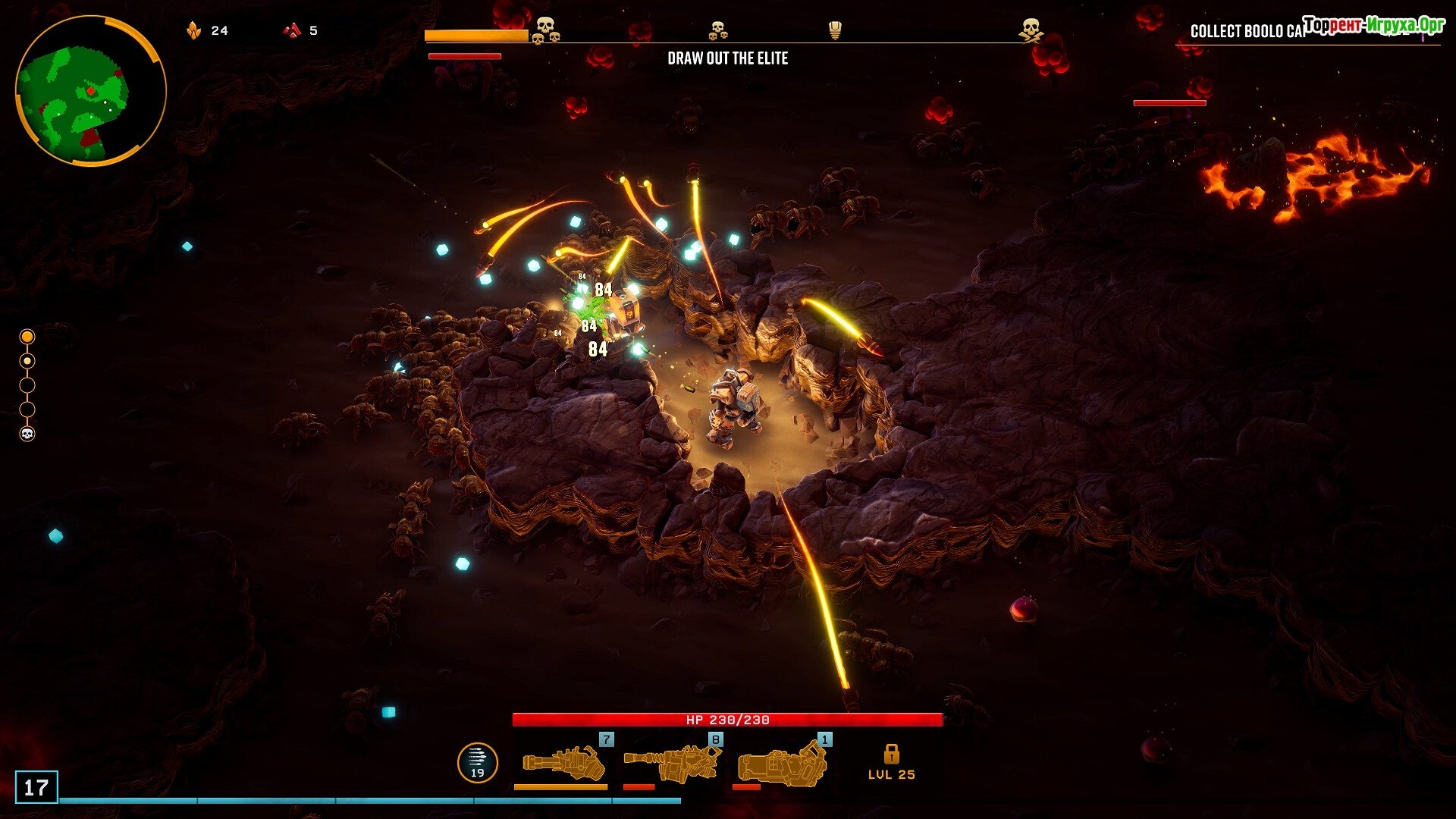The image size is (1456, 819).
Task: Click the locked LVL 25 weapon slot
Action: (891, 763)
